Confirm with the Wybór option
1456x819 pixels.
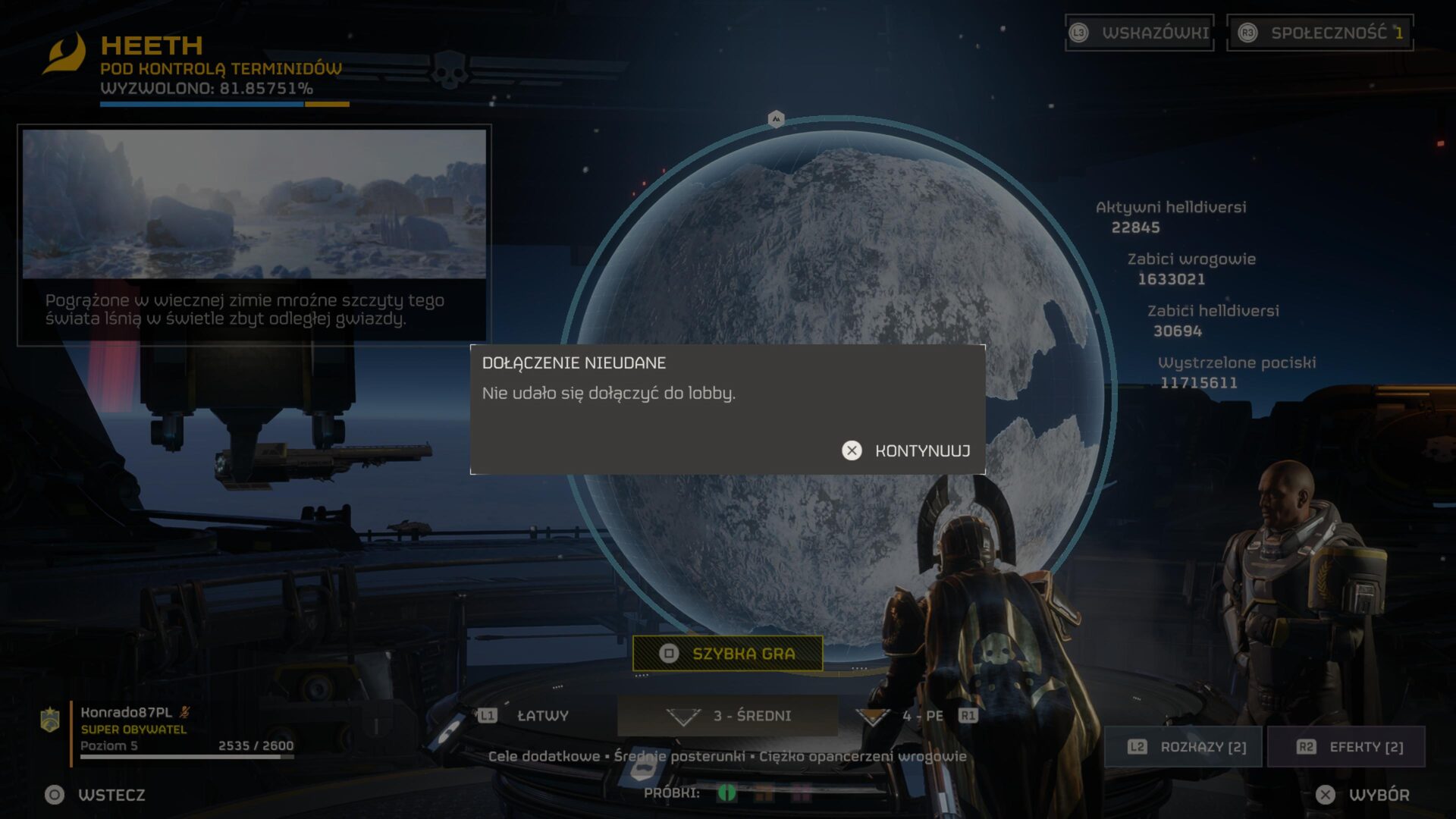tap(1363, 795)
